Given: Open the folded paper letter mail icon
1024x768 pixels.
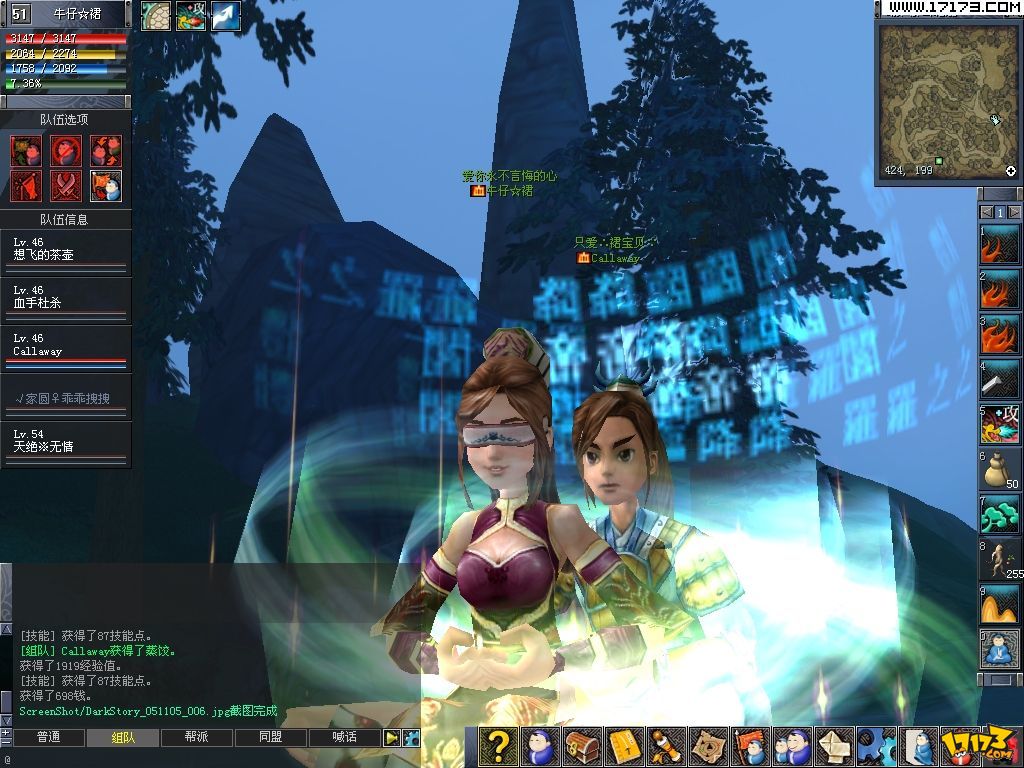Looking at the screenshot, I should [x=835, y=746].
